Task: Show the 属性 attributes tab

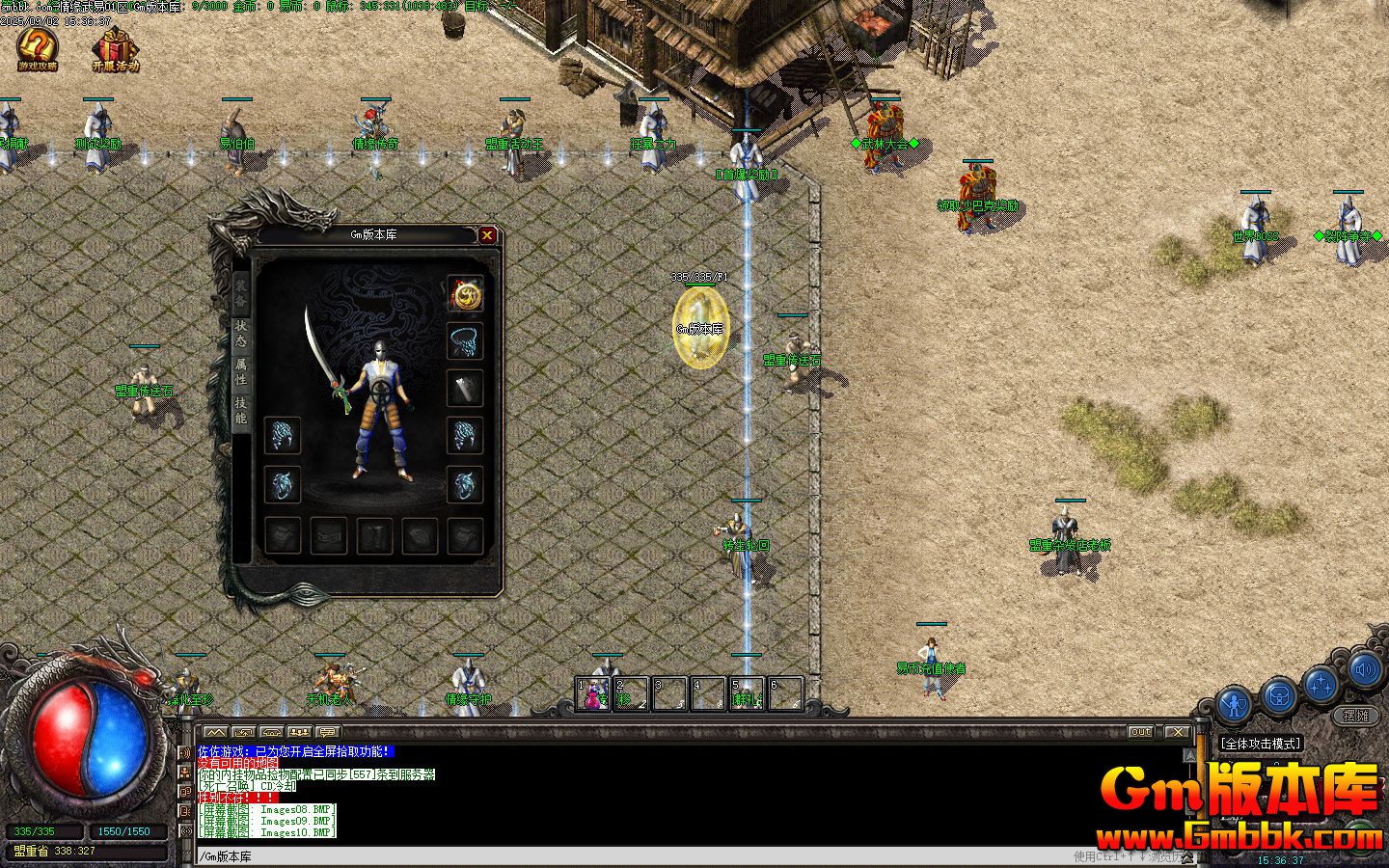Action: coord(240,371)
